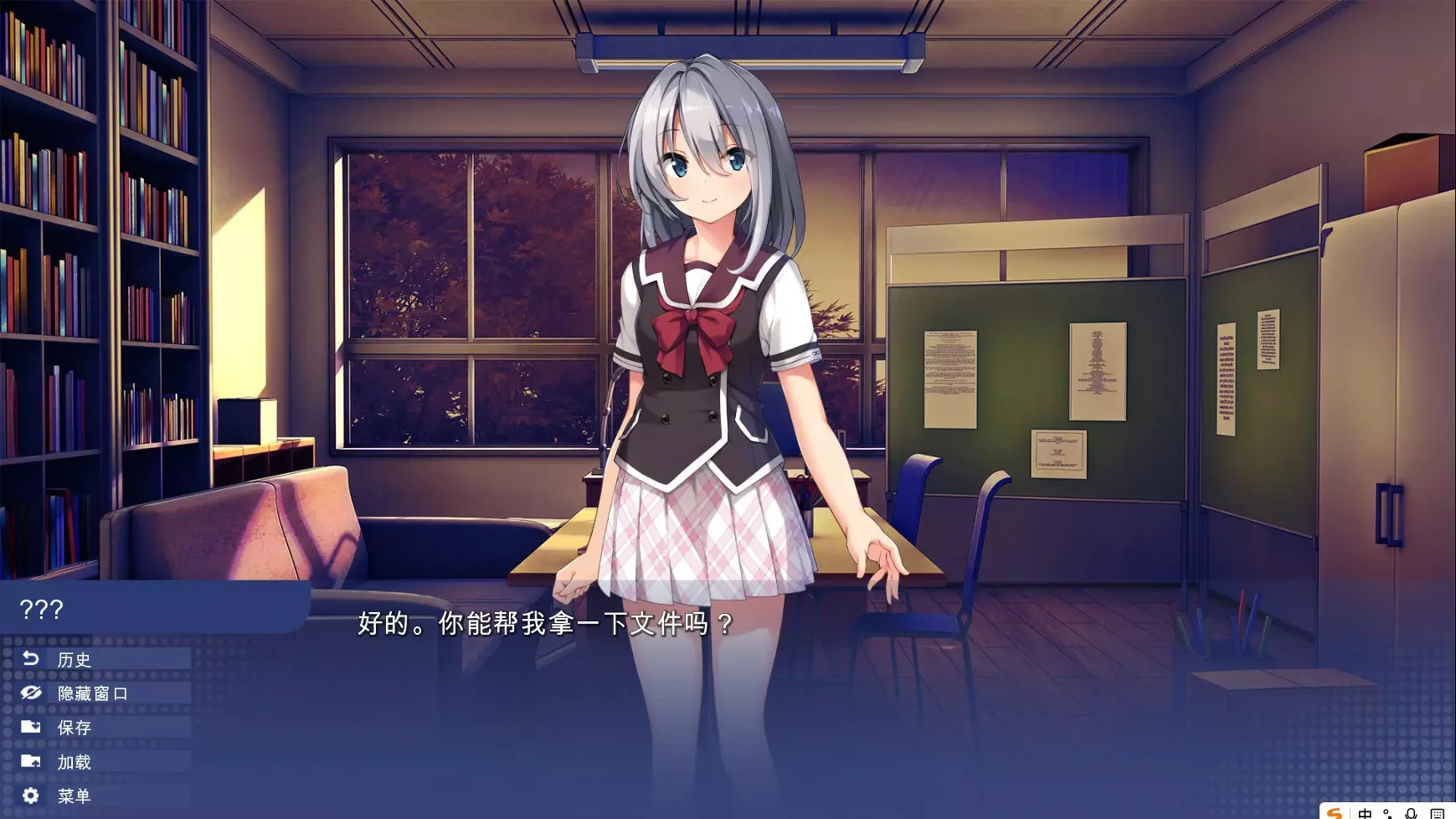1456x819 pixels.
Task: Open the 历史 history log
Action: (74, 660)
